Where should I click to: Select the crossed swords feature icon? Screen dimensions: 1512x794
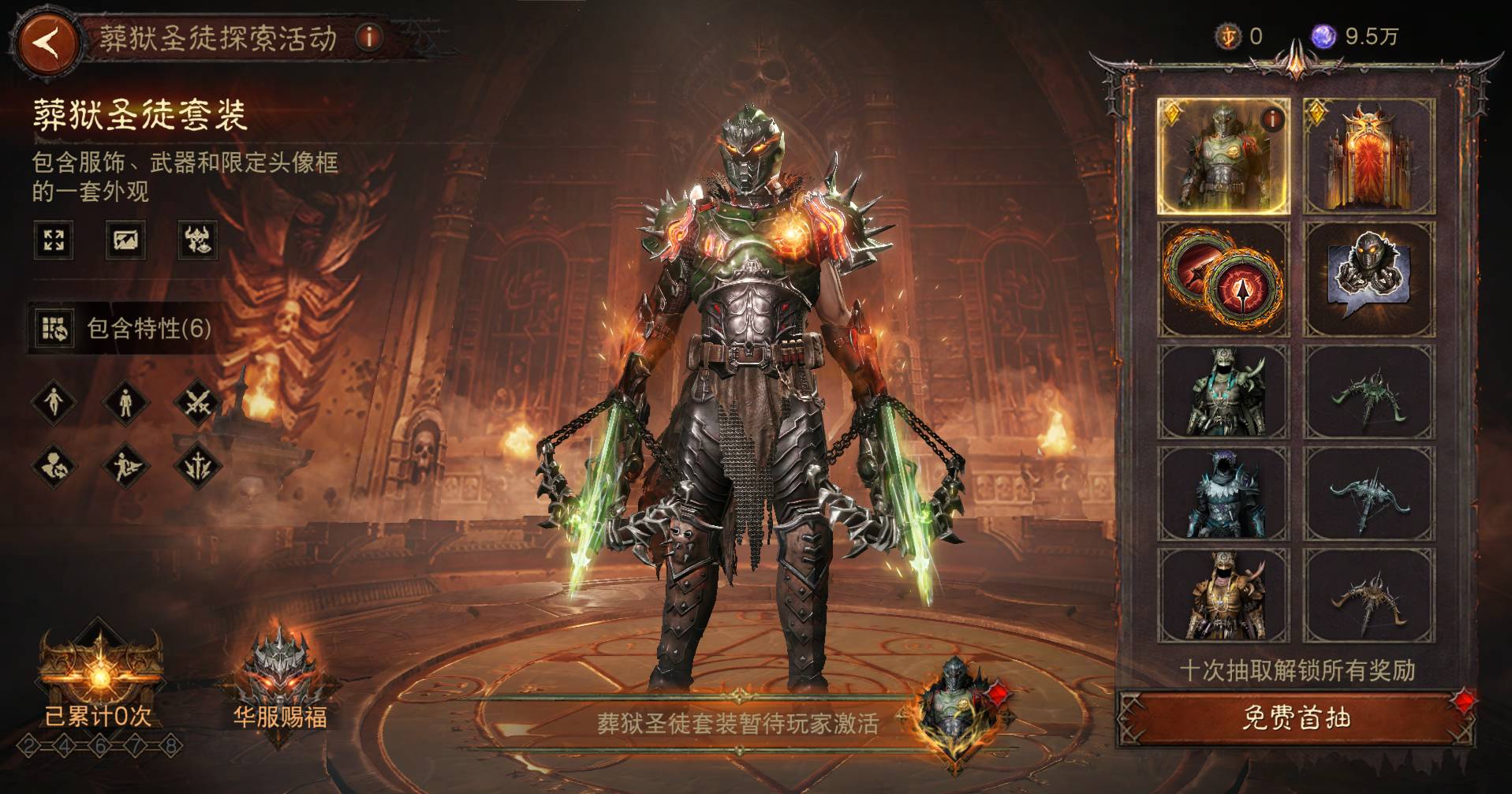(x=197, y=402)
